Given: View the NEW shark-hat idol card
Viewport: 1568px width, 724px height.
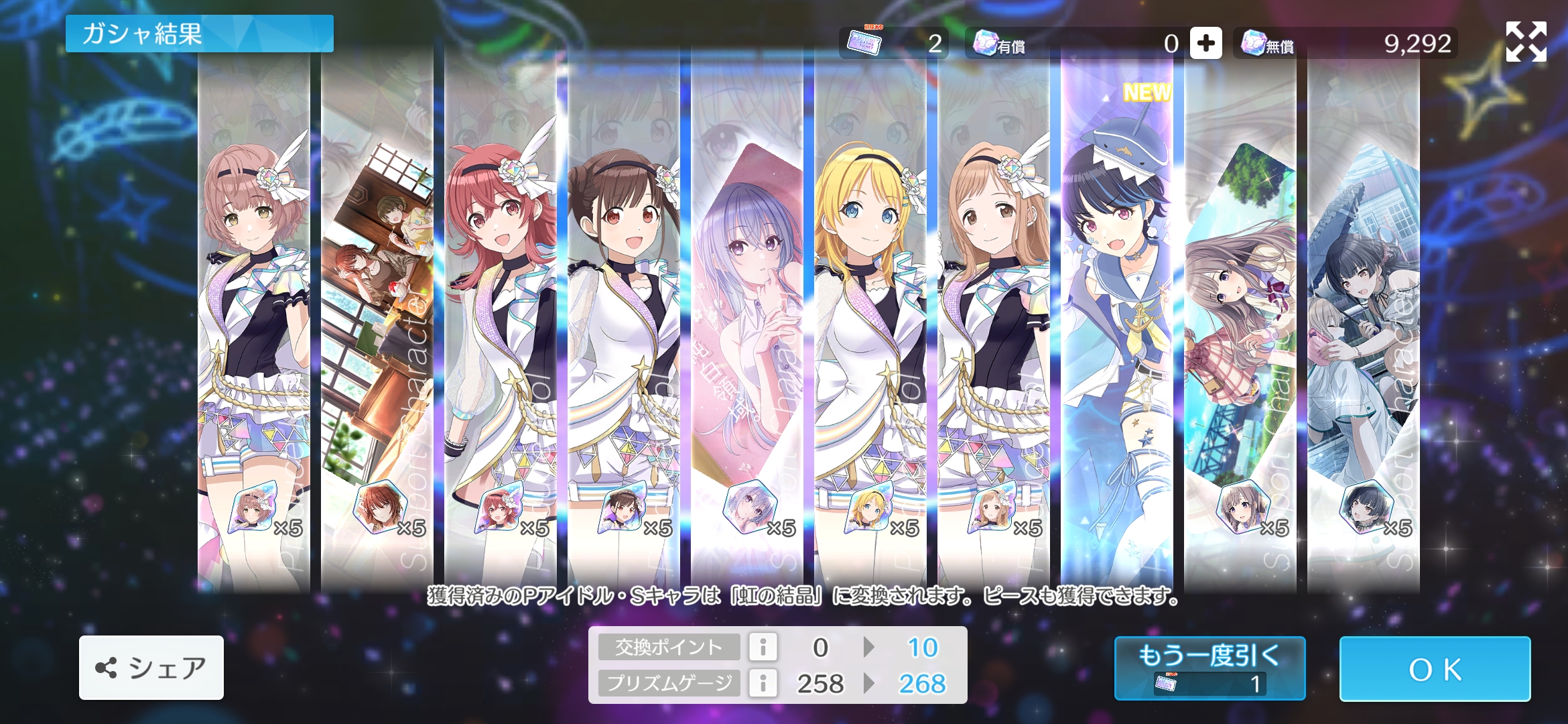Looking at the screenshot, I should tap(1116, 322).
